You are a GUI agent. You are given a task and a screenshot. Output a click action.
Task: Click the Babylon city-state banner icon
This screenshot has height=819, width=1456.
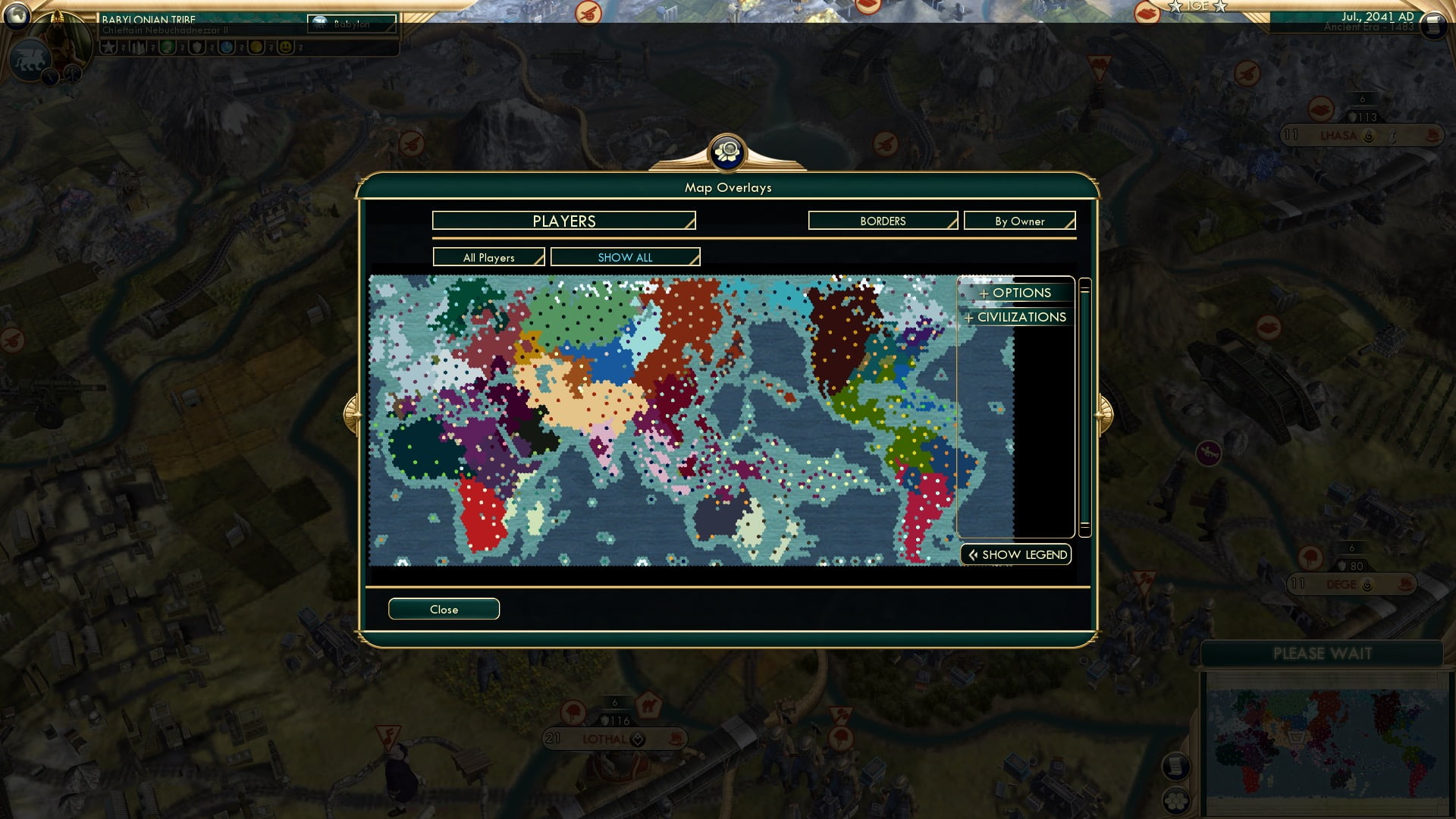coord(319,20)
